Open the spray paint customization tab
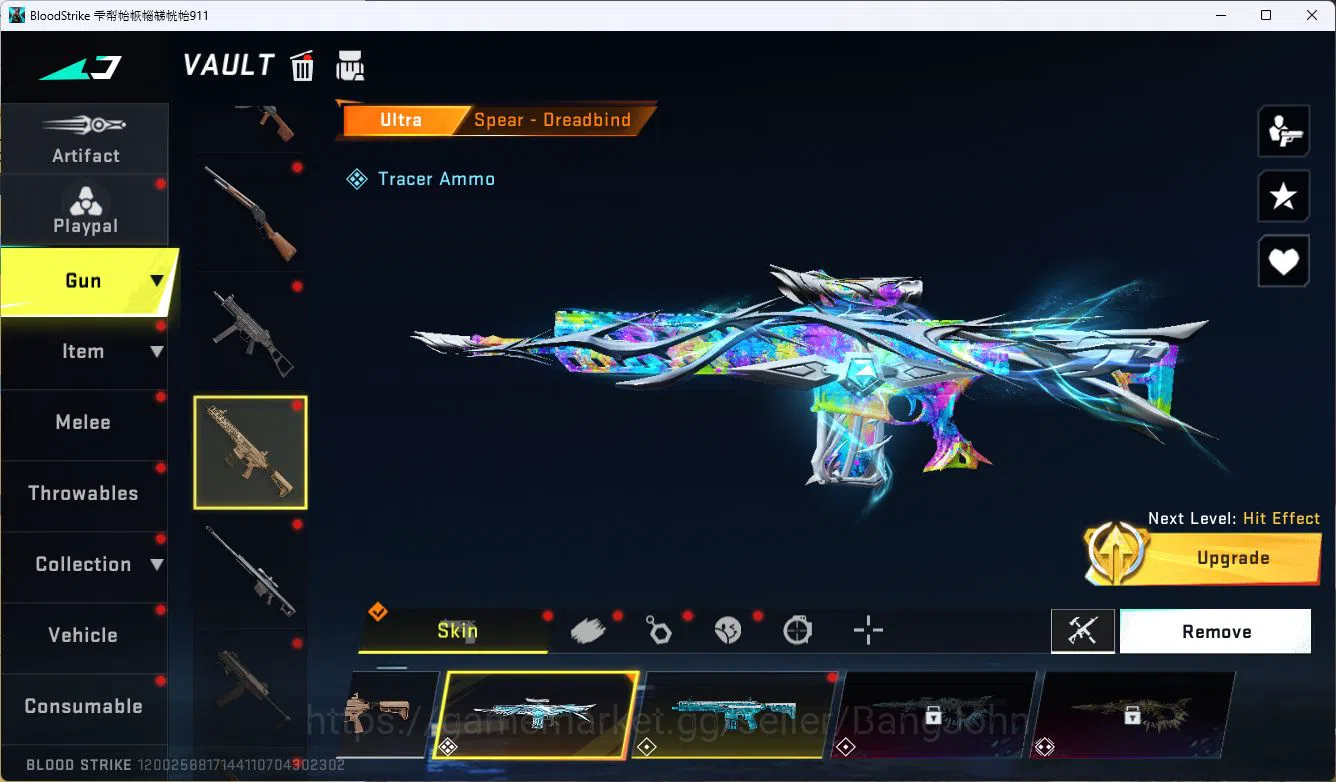This screenshot has width=1336, height=782. [588, 629]
